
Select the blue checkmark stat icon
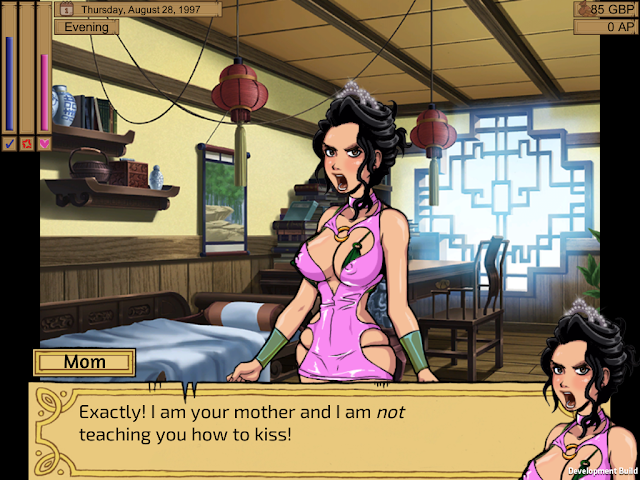pos(9,143)
